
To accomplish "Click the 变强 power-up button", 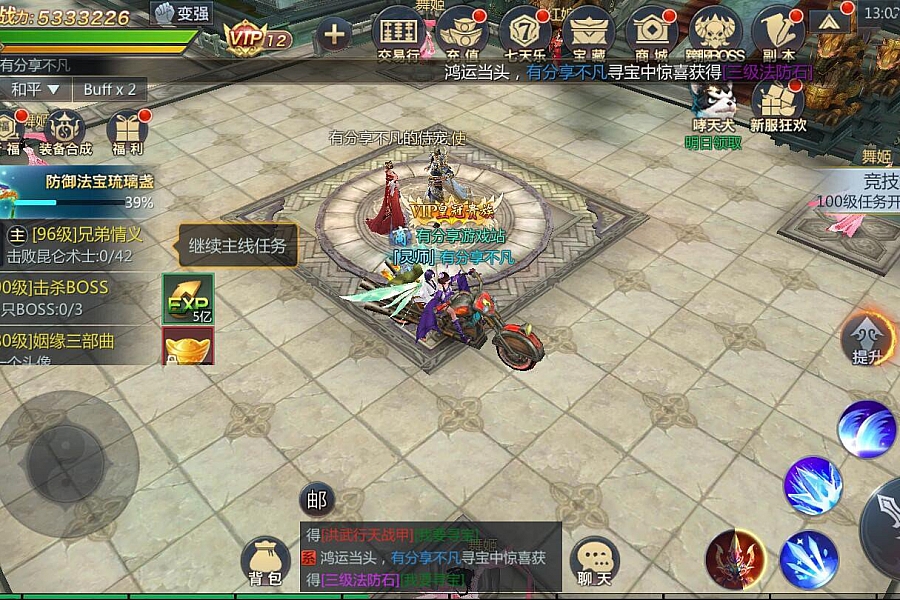I will [x=181, y=14].
